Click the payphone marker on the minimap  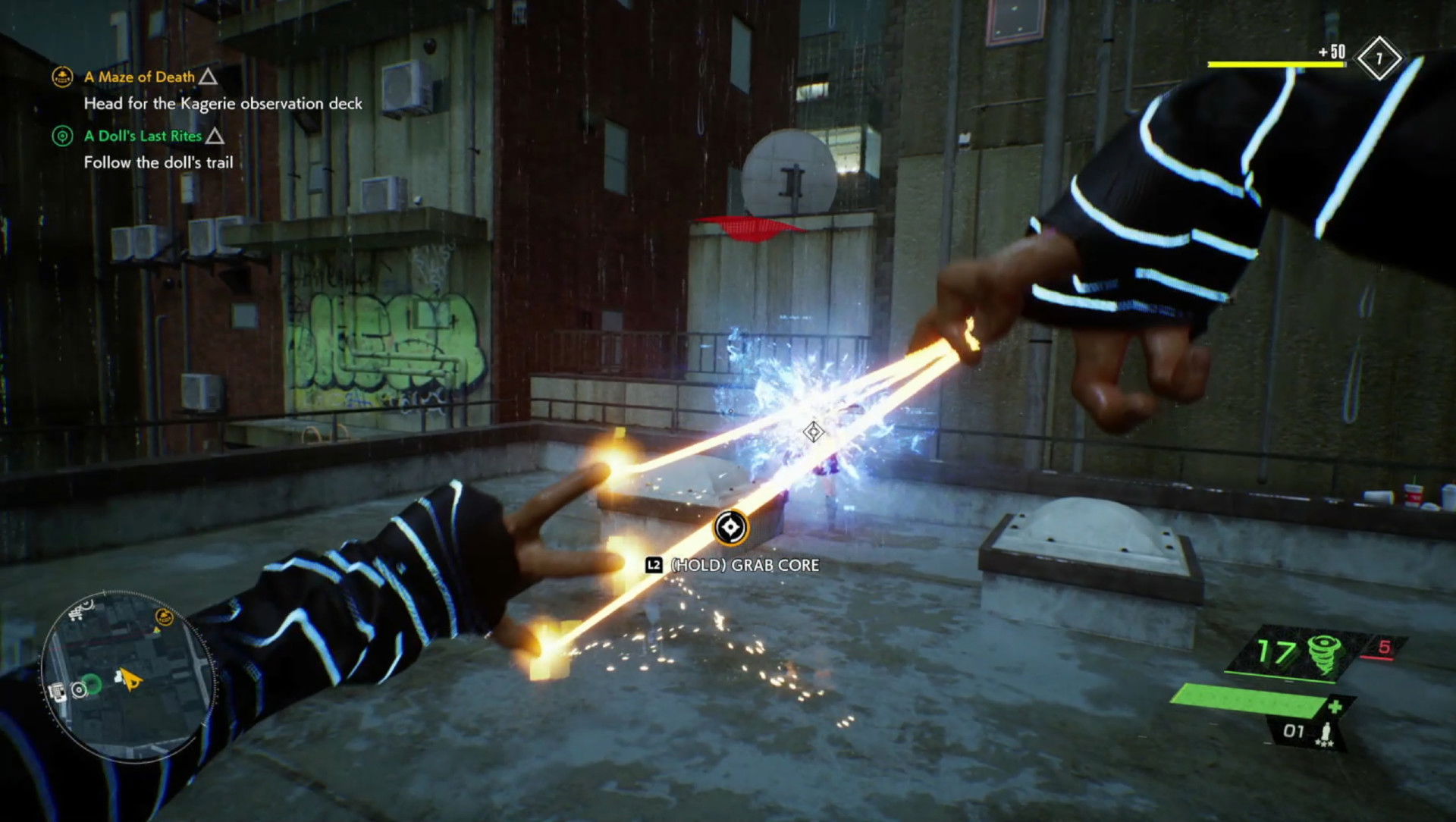58,691
